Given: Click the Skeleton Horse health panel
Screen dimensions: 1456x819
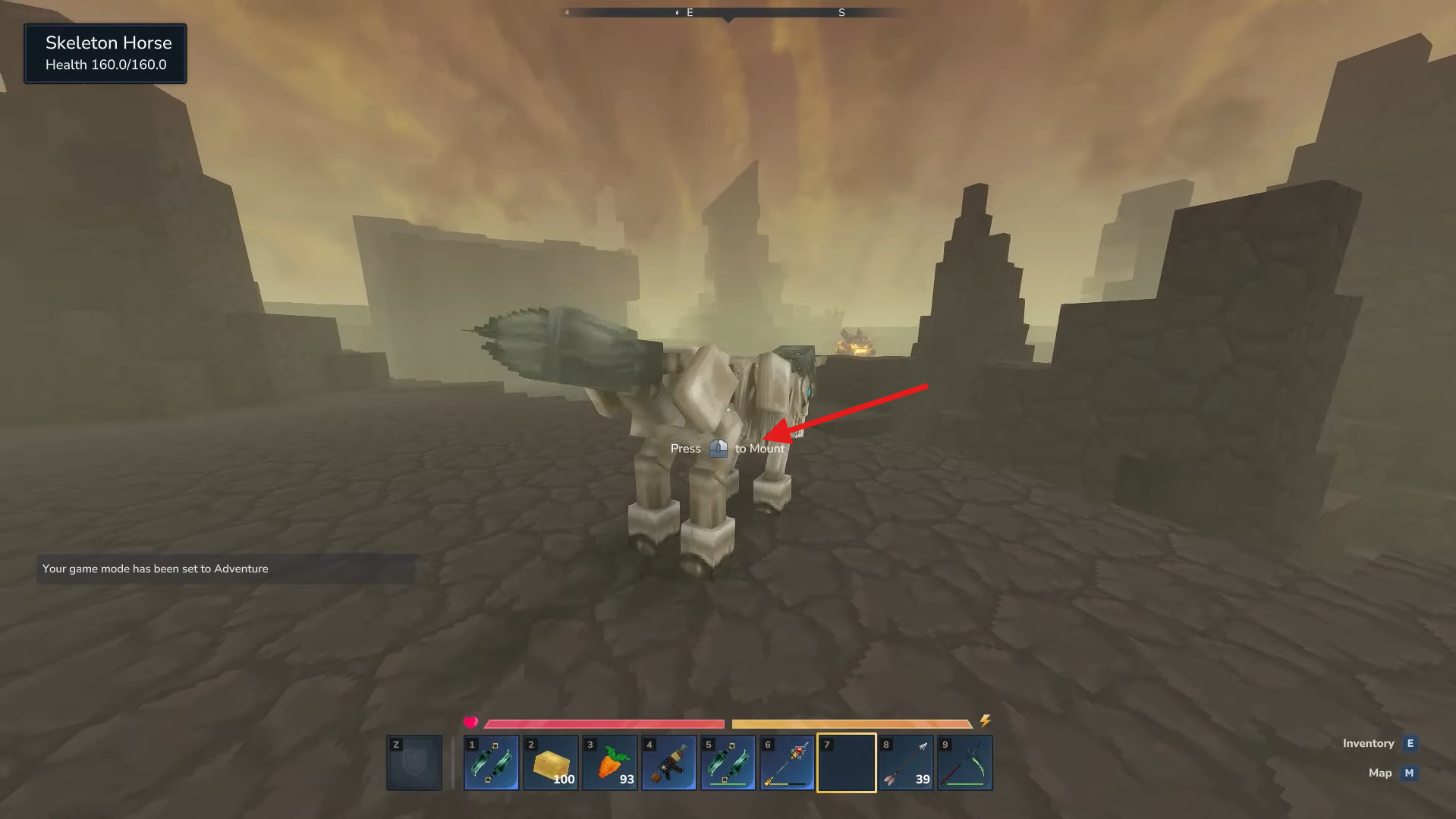Looking at the screenshot, I should [105, 53].
